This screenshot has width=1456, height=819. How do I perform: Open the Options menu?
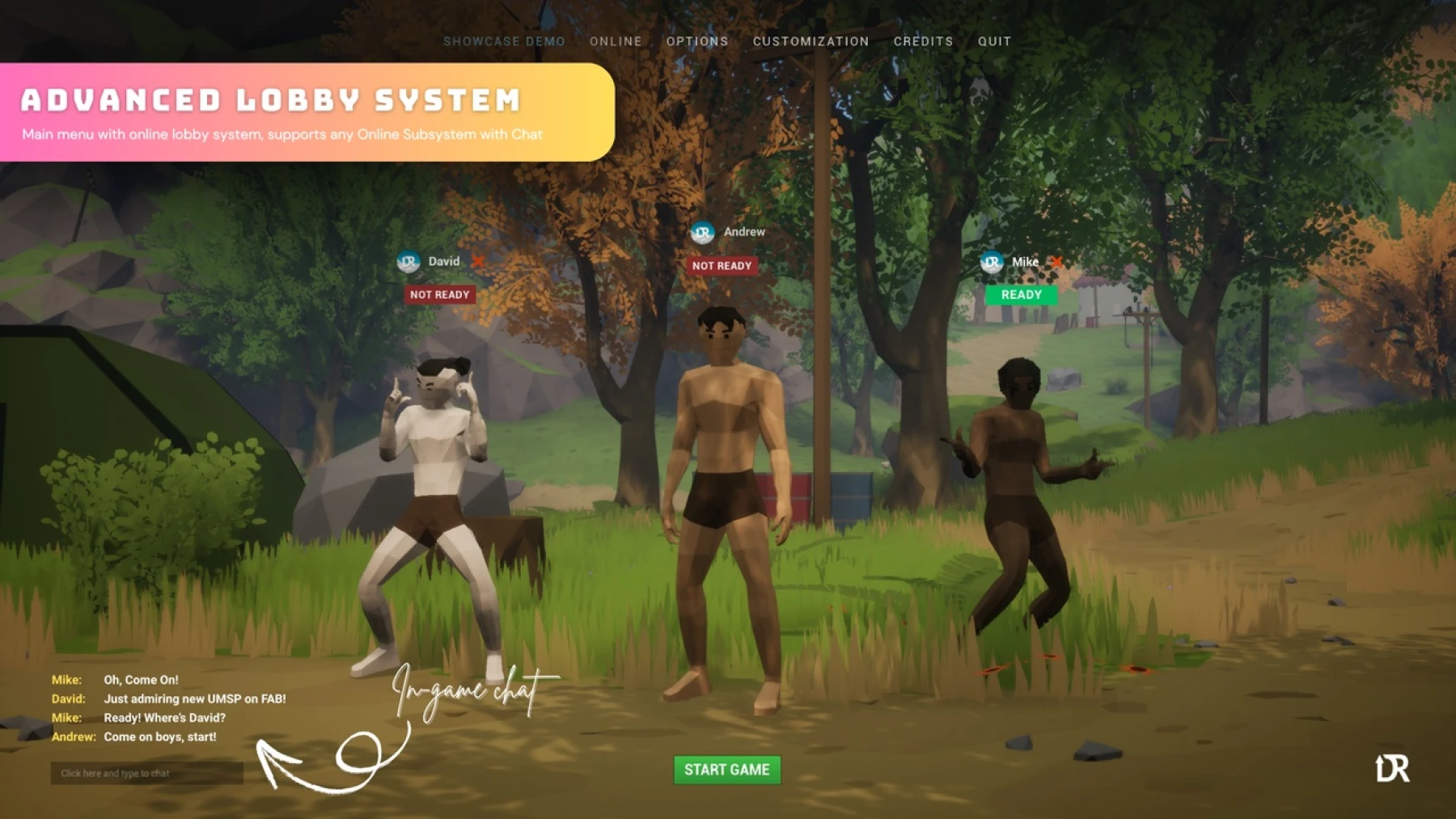pos(697,41)
